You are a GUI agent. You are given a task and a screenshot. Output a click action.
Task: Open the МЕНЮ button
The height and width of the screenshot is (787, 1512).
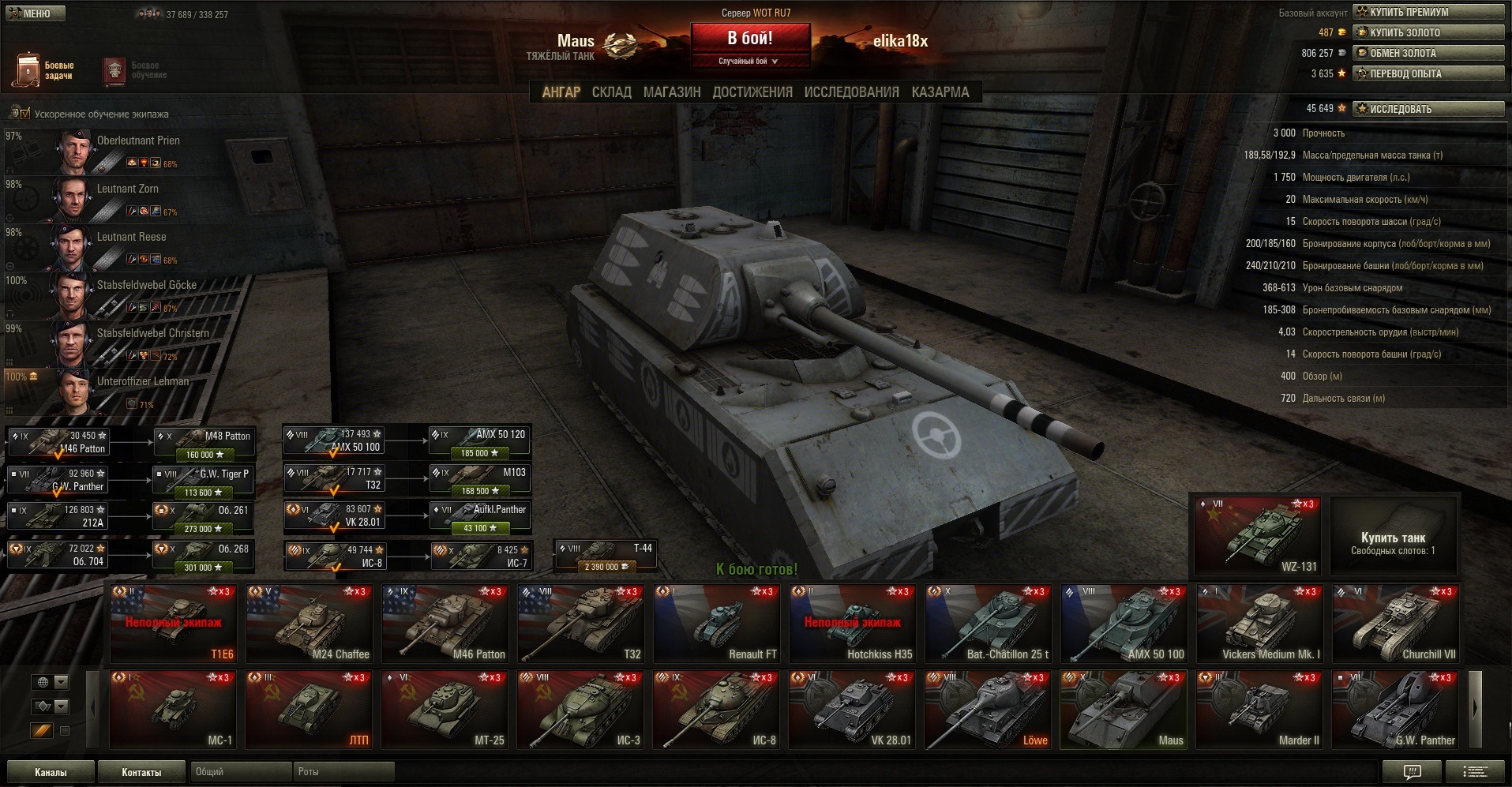pyautogui.click(x=36, y=13)
